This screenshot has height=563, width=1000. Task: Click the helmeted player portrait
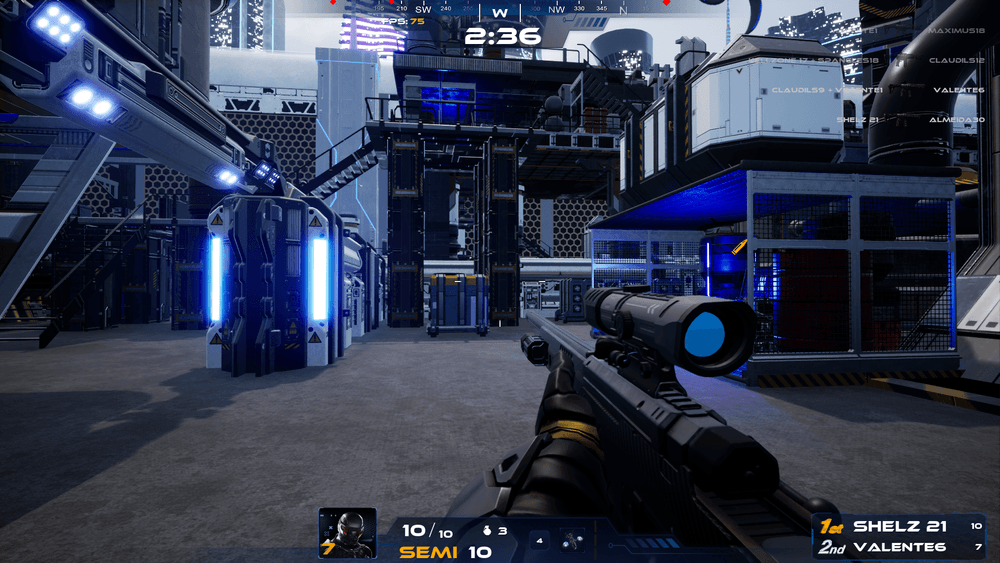347,532
